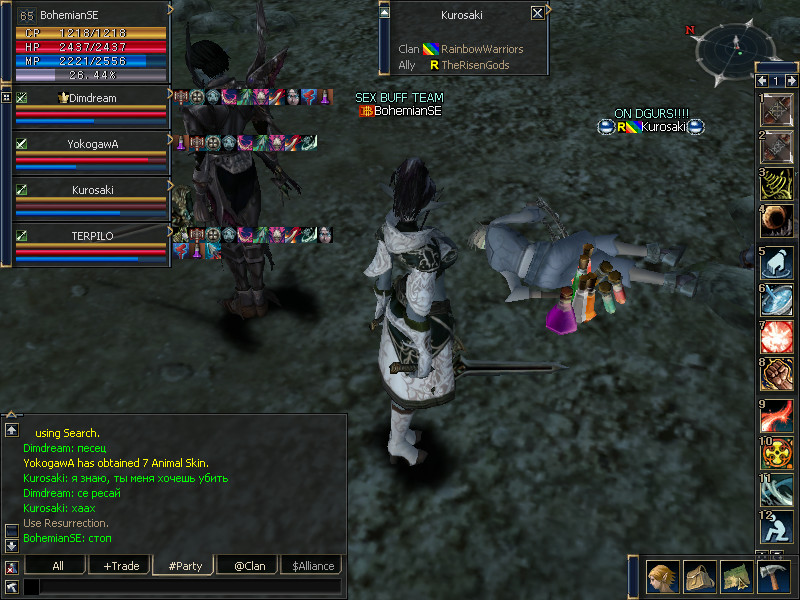Use the sit action in shortcut slot 12

click(x=777, y=529)
